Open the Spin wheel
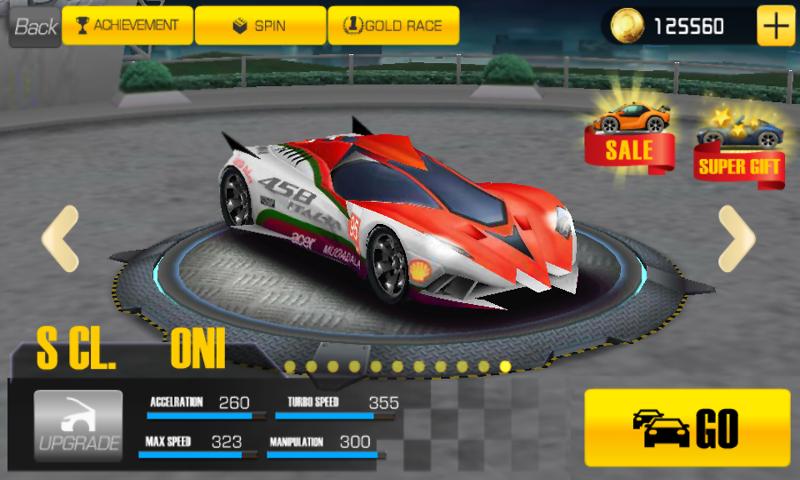 pos(259,25)
